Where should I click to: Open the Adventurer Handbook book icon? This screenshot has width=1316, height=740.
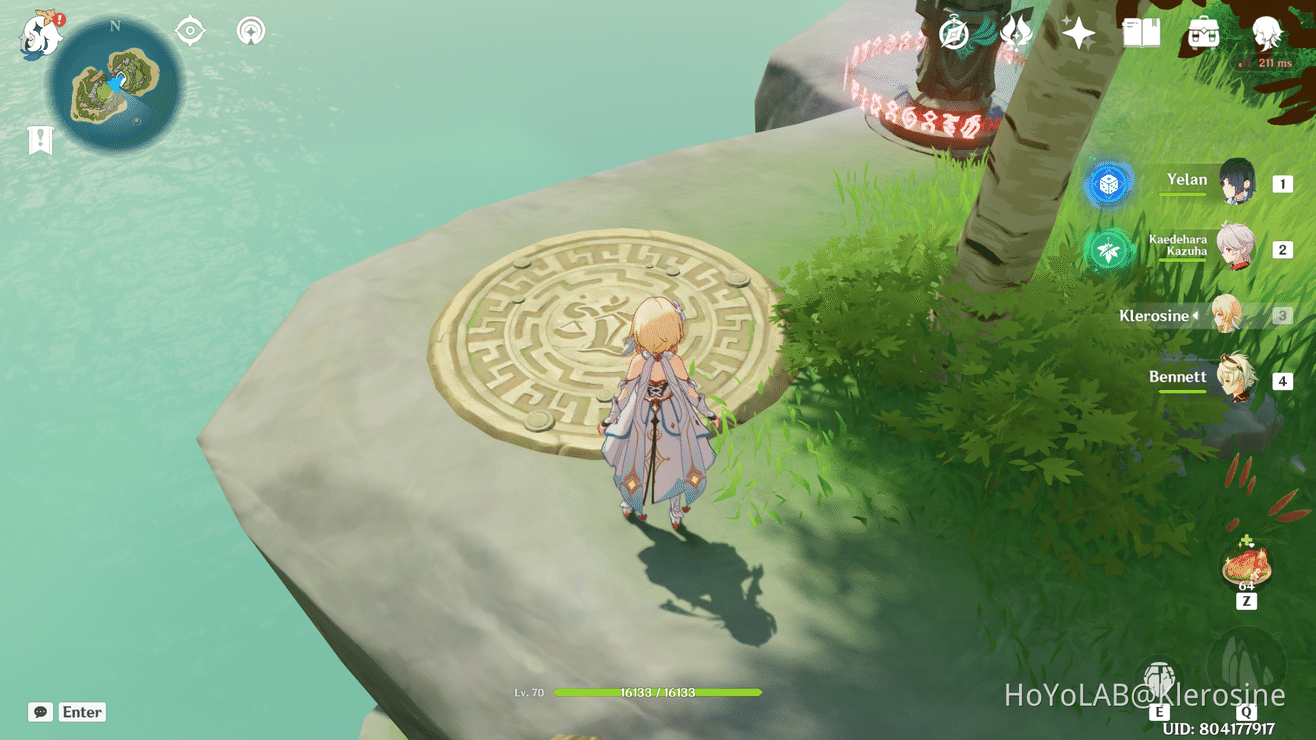tap(1141, 33)
